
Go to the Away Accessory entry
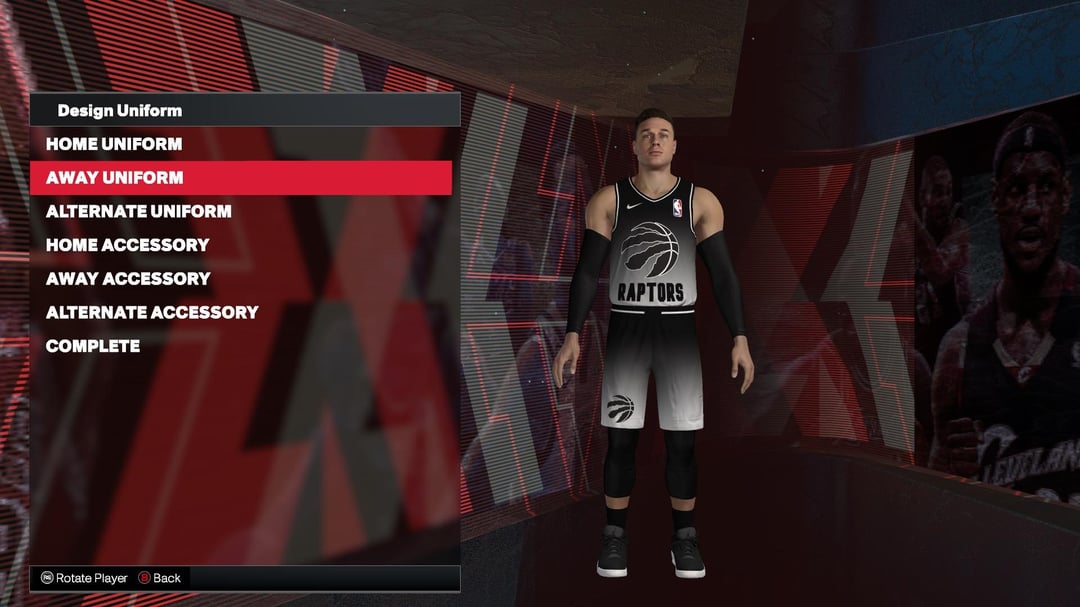(x=128, y=279)
